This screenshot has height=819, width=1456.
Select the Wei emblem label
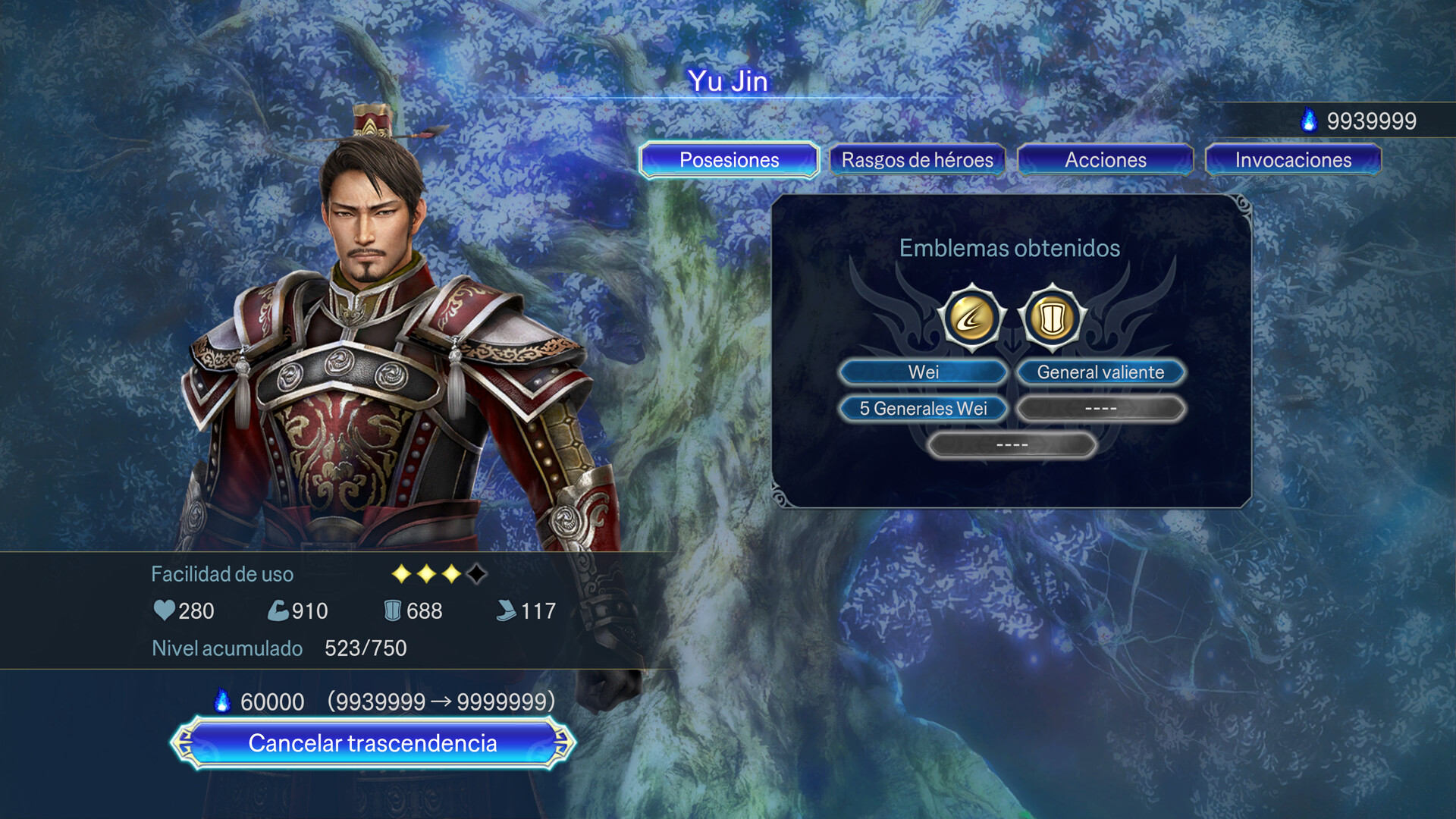tap(923, 372)
